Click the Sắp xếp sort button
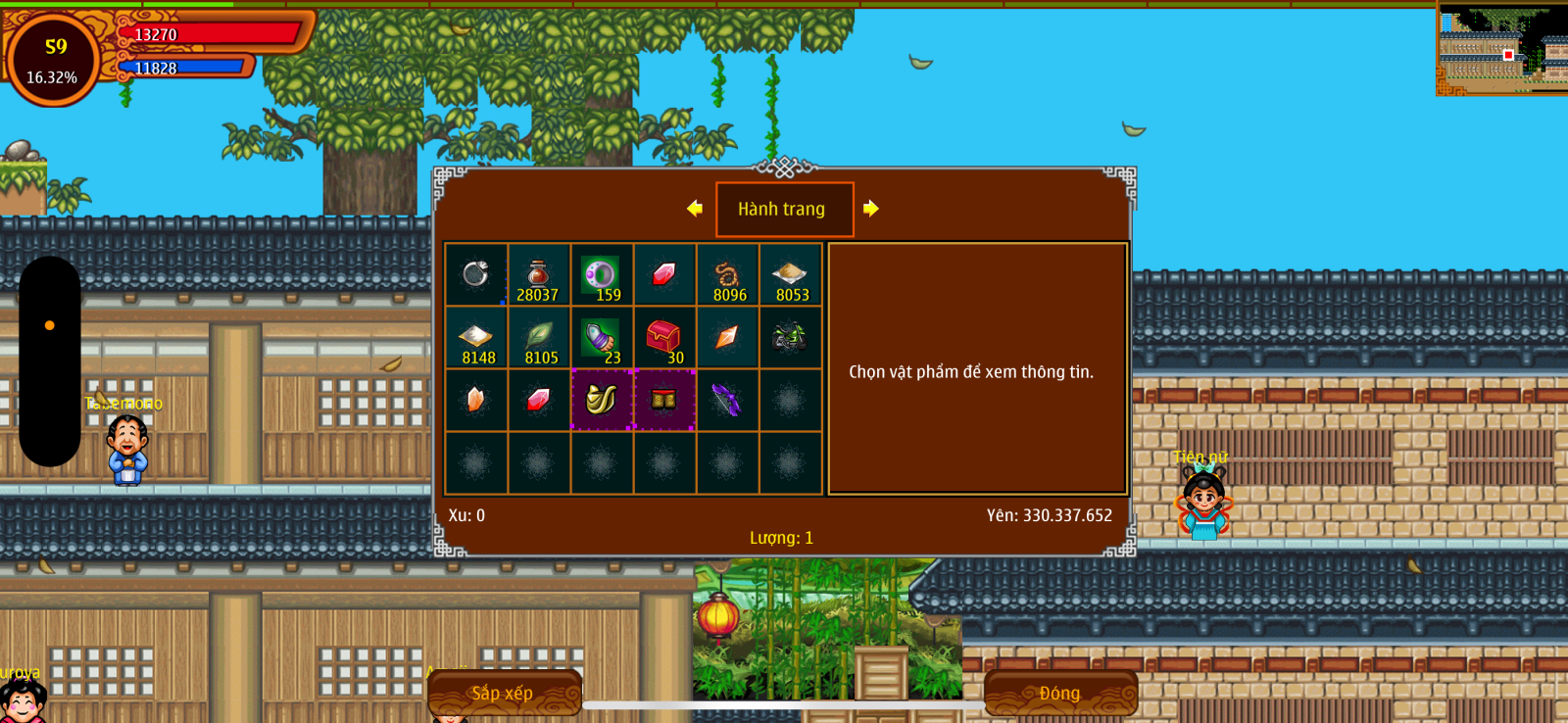The width and height of the screenshot is (1568, 723). pos(504,693)
